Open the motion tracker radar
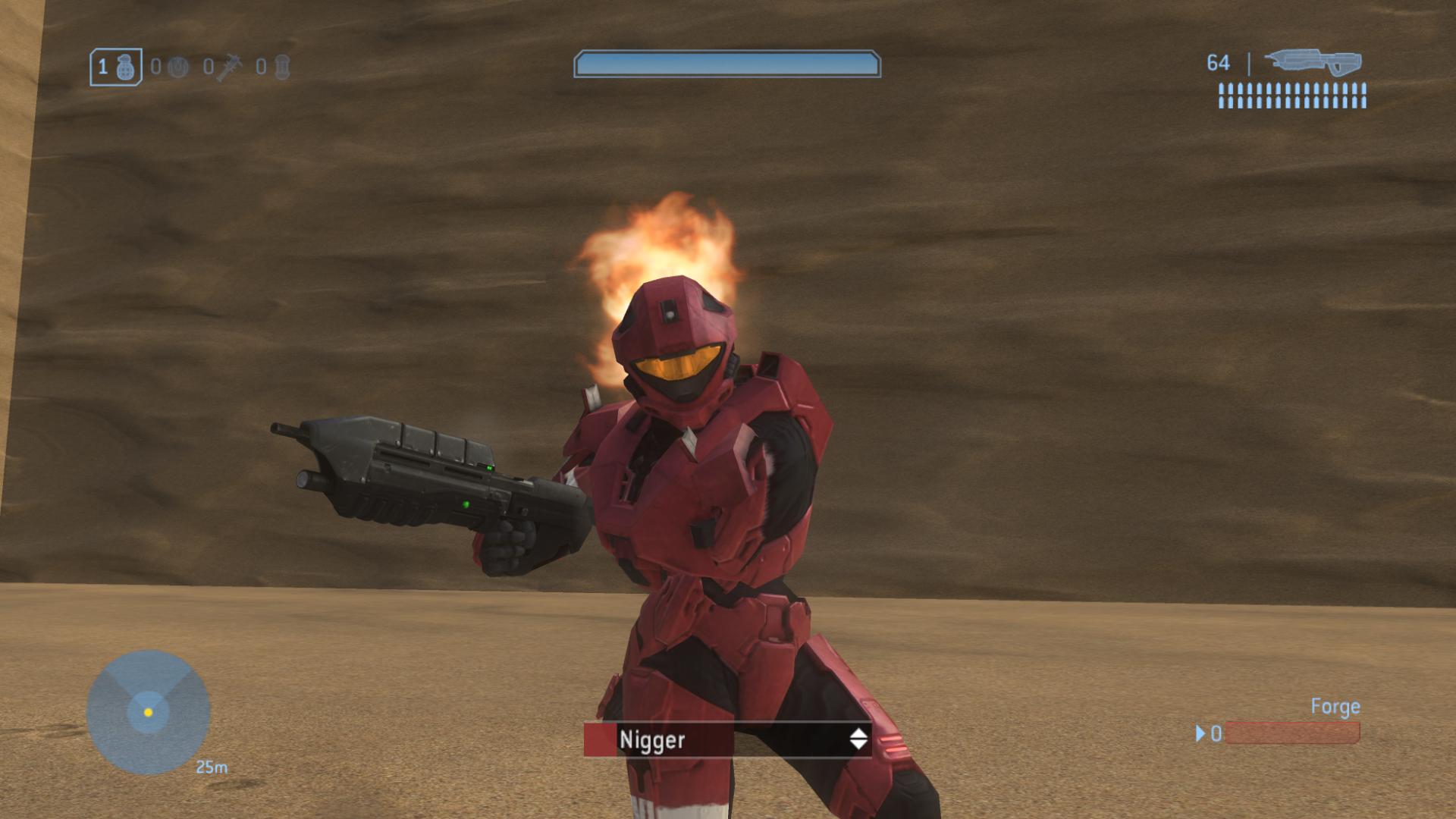 point(148,712)
